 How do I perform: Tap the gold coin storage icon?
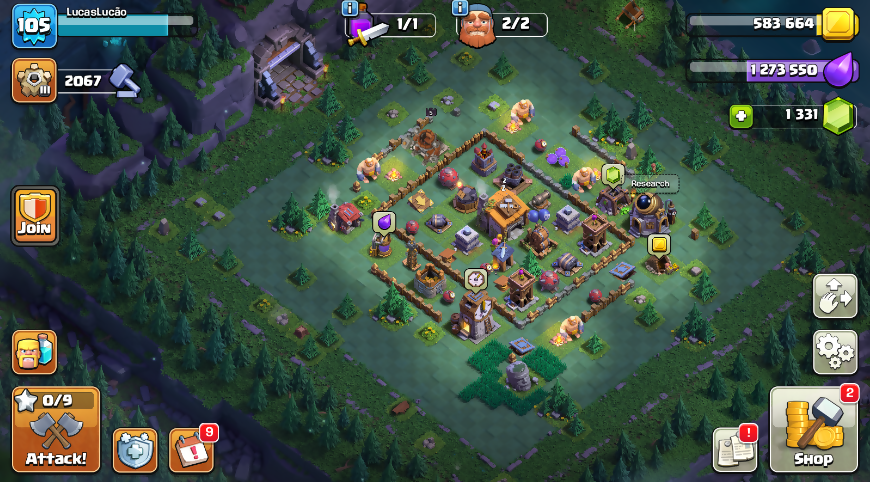tap(836, 23)
